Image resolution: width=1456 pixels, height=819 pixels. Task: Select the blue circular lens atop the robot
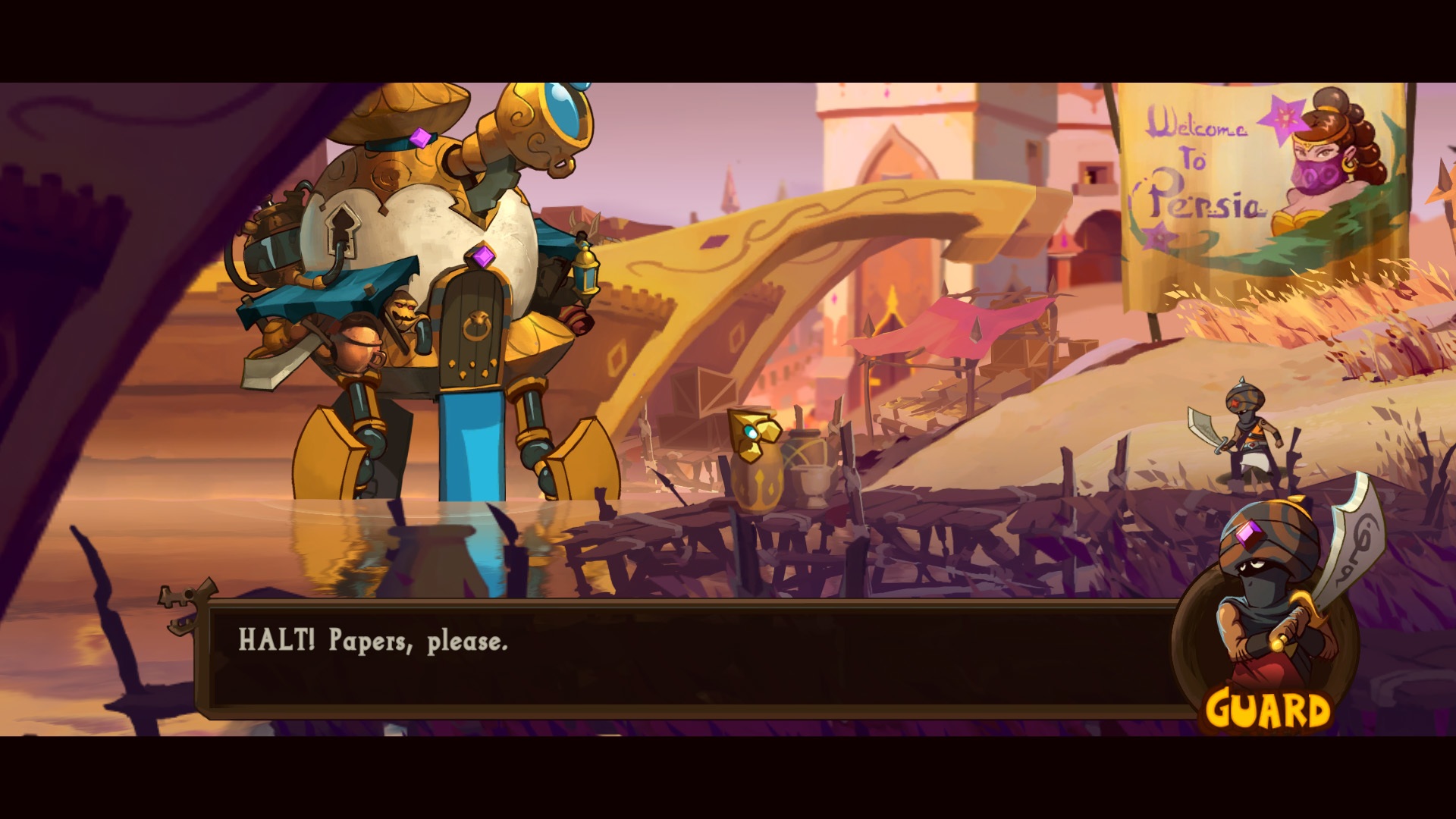pyautogui.click(x=565, y=108)
